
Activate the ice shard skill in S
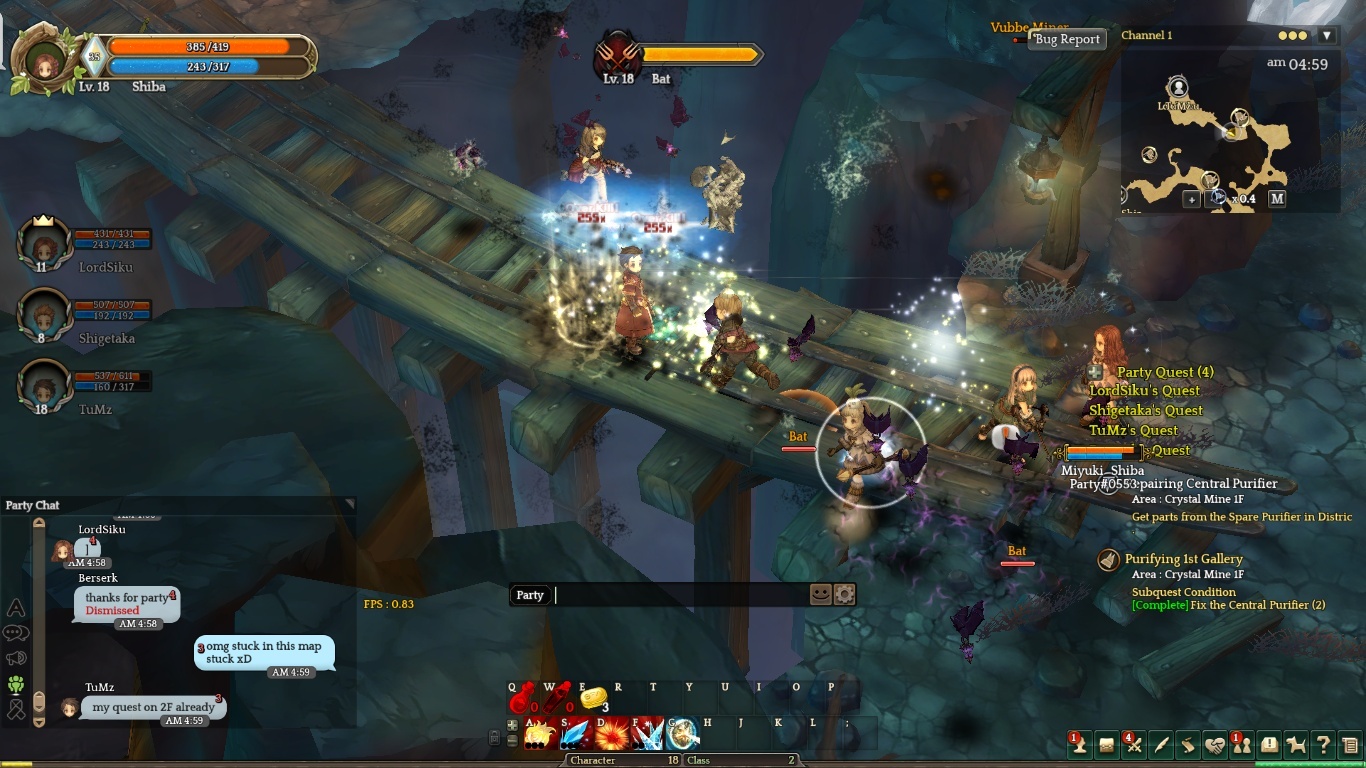[576, 735]
